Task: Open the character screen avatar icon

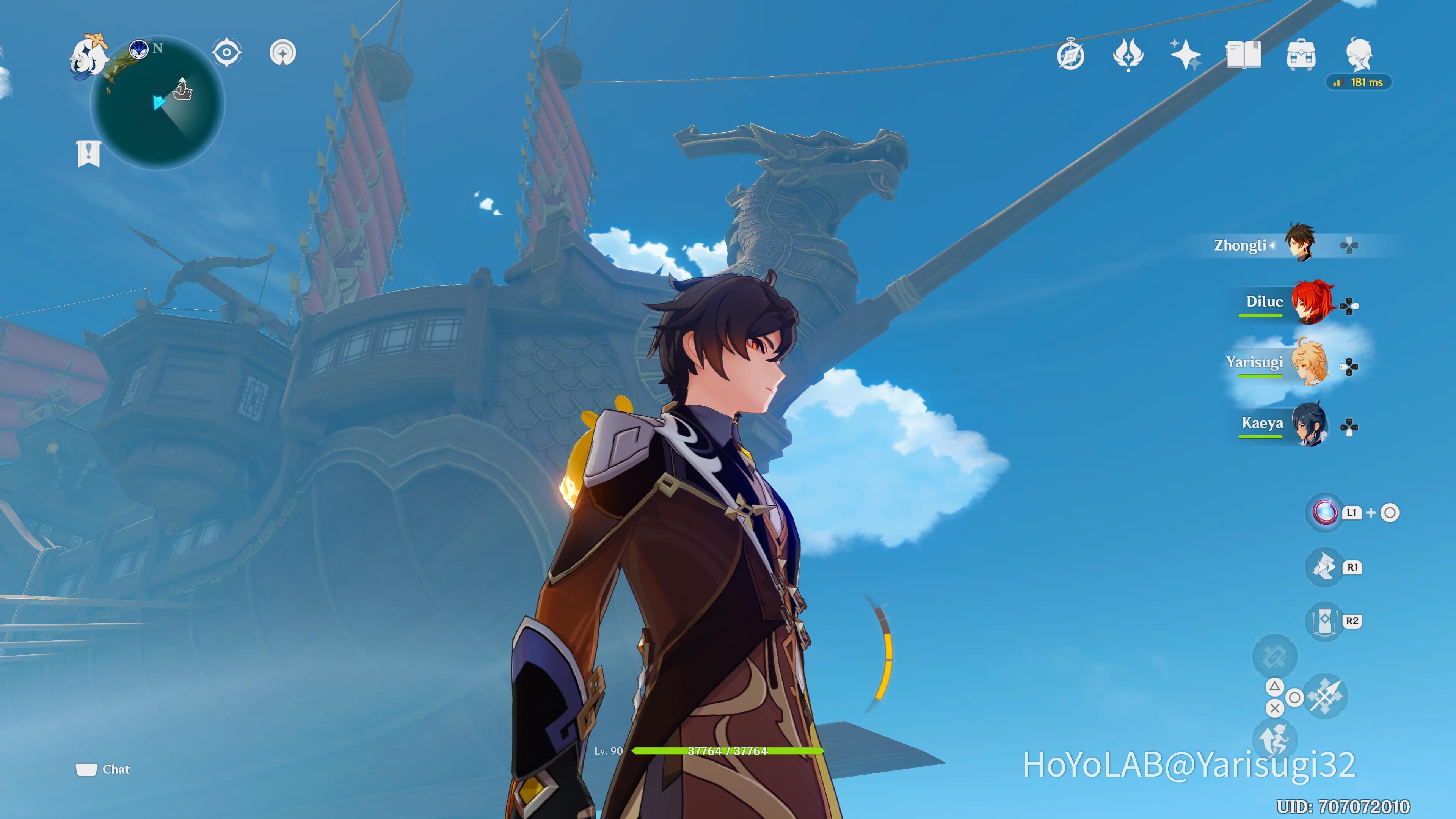Action: pos(1359,54)
